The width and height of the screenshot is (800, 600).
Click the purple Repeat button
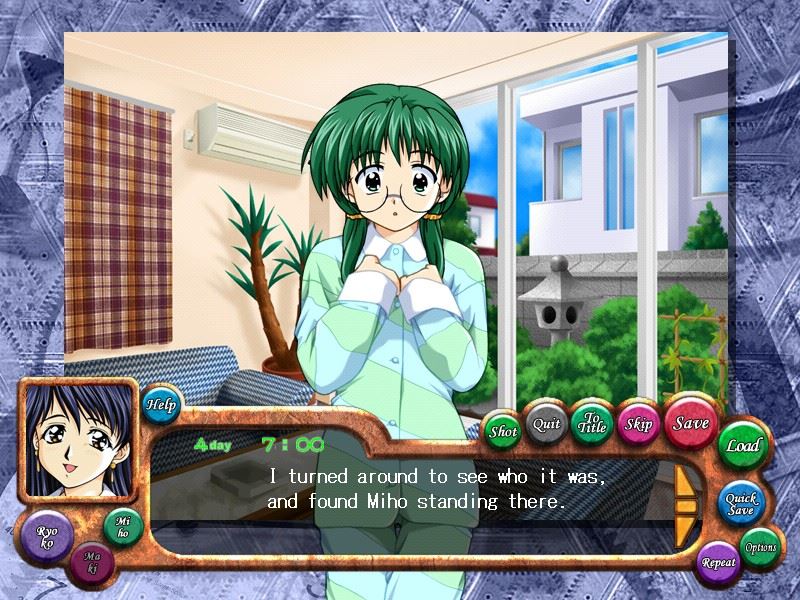click(719, 562)
